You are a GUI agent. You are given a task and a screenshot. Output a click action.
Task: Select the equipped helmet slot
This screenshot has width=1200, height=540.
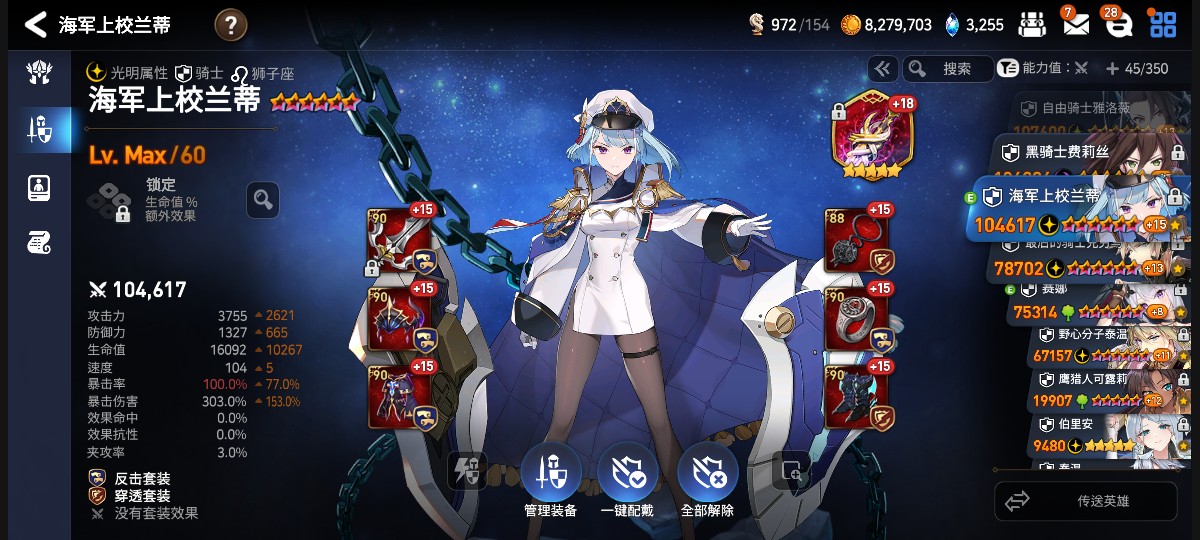[x=402, y=318]
